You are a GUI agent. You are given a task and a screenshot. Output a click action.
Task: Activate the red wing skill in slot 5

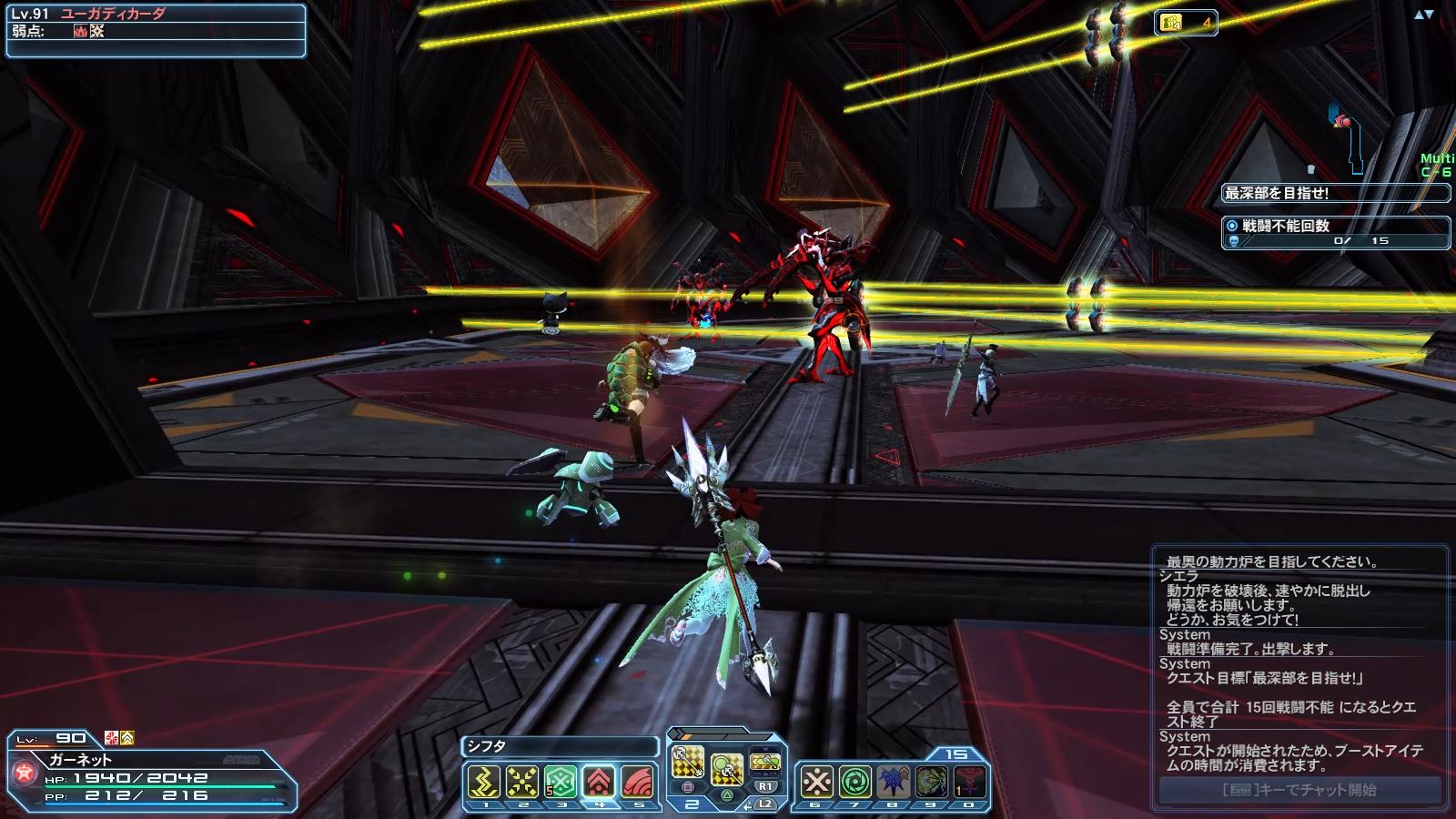point(636,782)
